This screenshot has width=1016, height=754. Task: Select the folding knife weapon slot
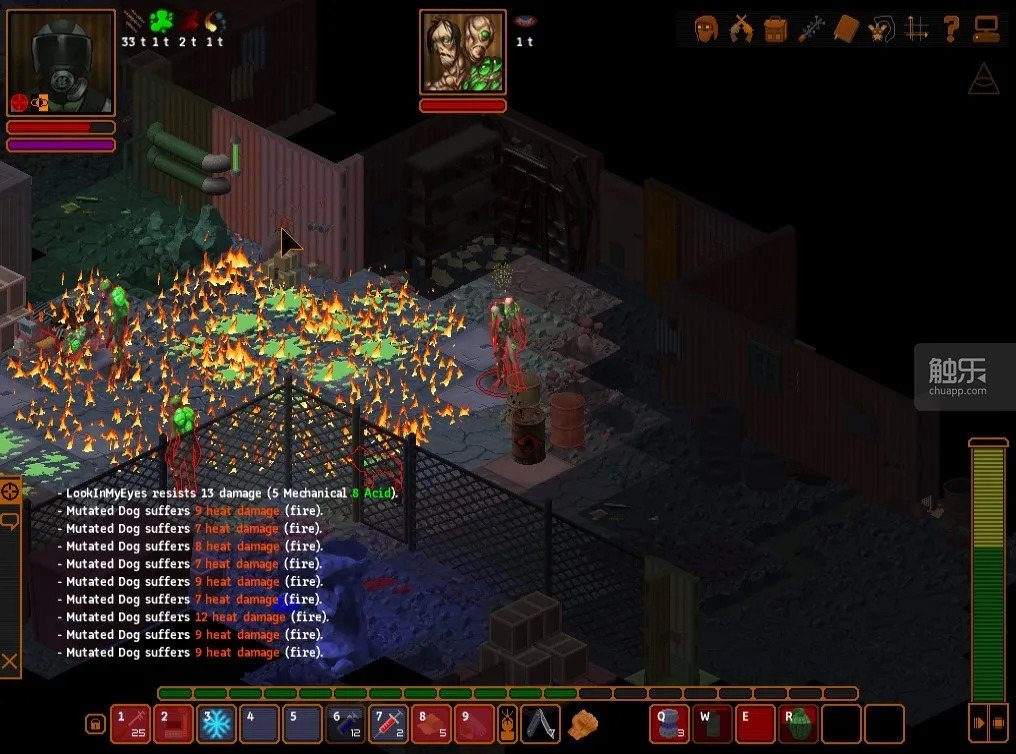click(x=541, y=723)
